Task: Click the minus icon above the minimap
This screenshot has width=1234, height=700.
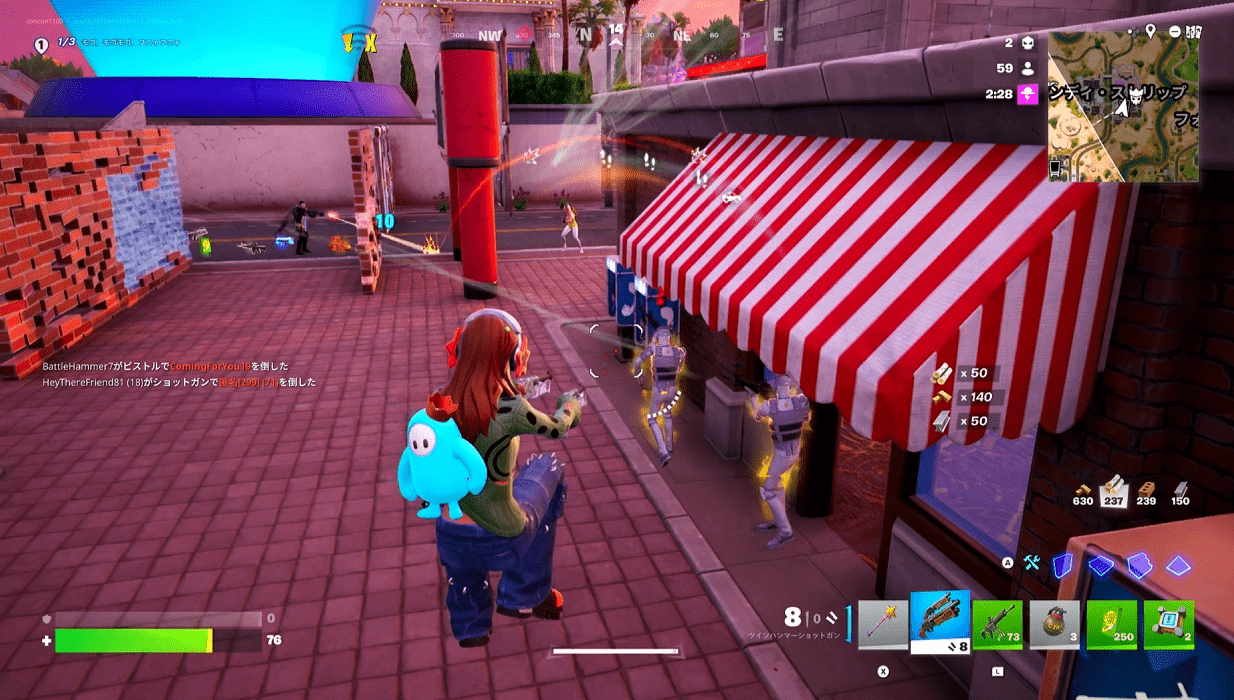Action: pos(1173,32)
